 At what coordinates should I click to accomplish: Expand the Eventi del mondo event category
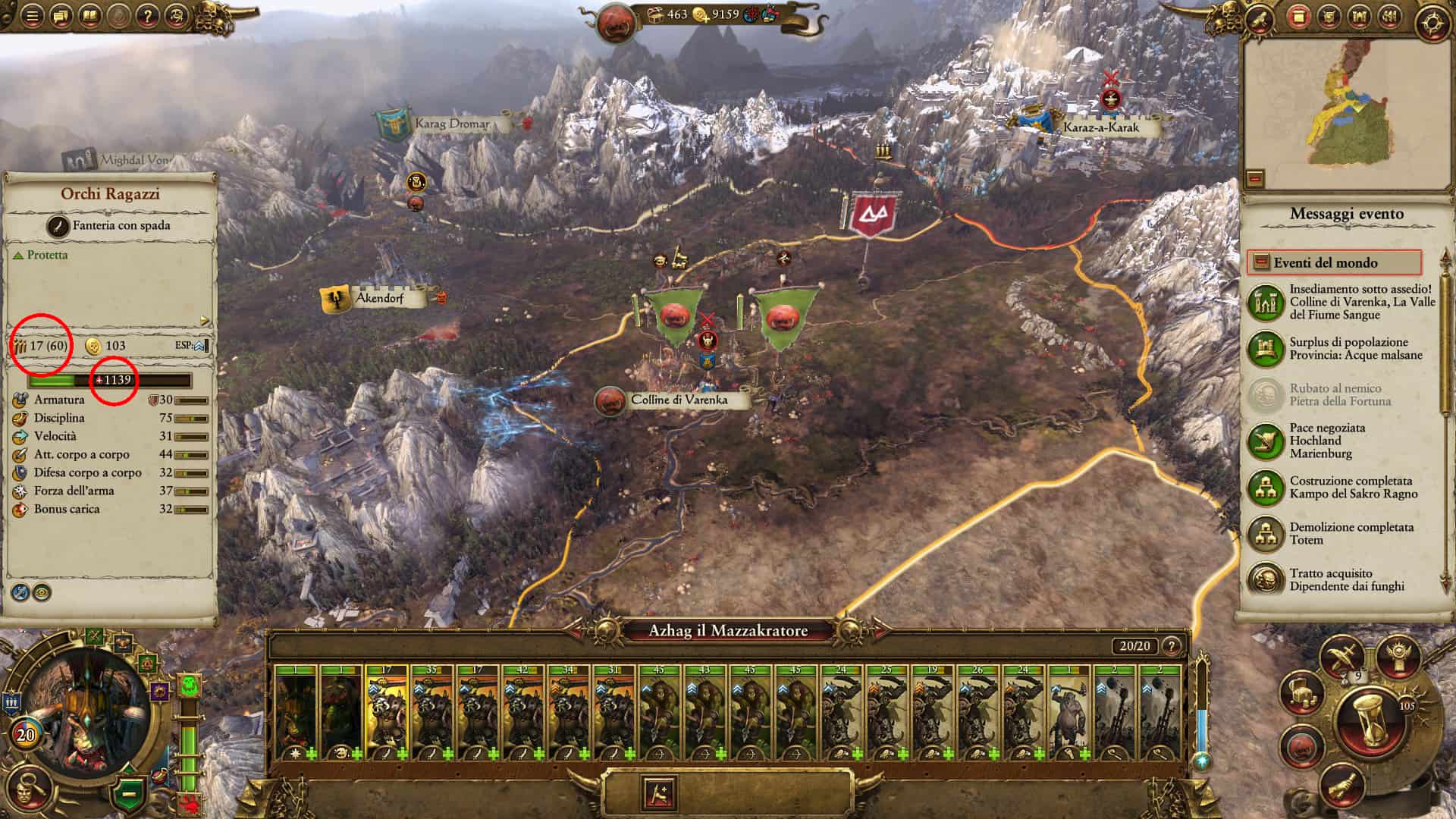(x=1333, y=262)
